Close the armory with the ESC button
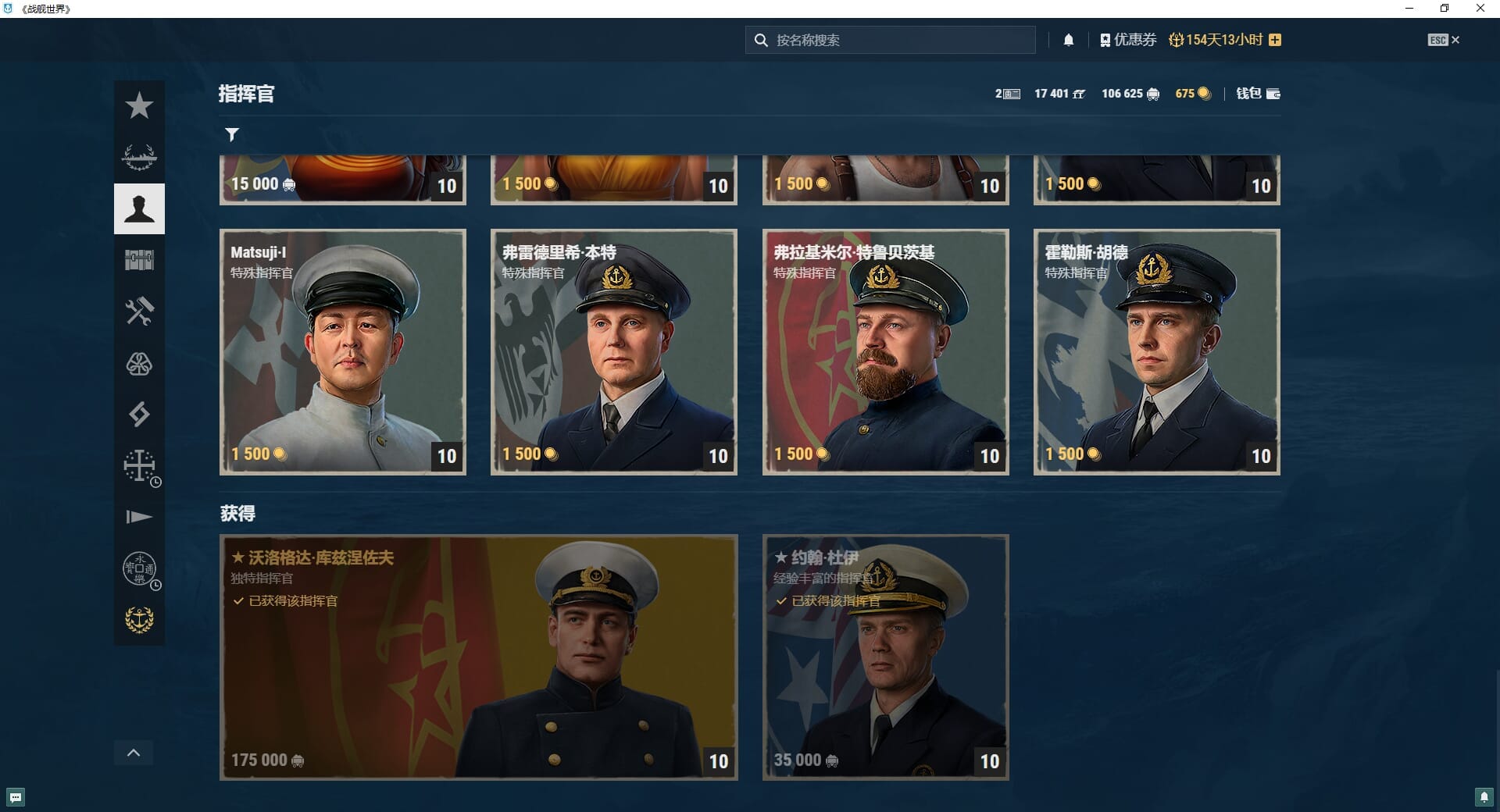This screenshot has width=1500, height=812. [1443, 40]
